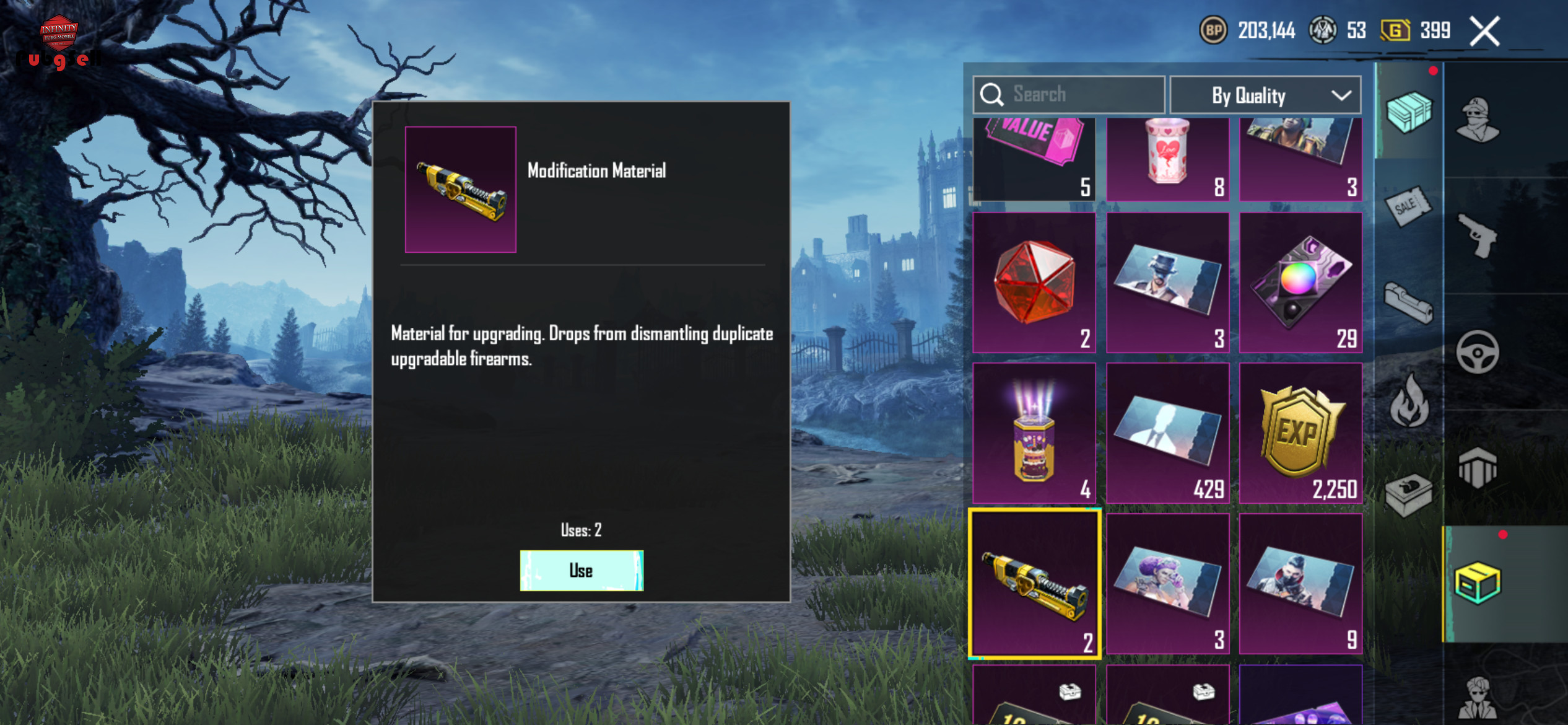The height and width of the screenshot is (725, 1568).
Task: Select the rainbow color palette item
Action: point(1300,283)
